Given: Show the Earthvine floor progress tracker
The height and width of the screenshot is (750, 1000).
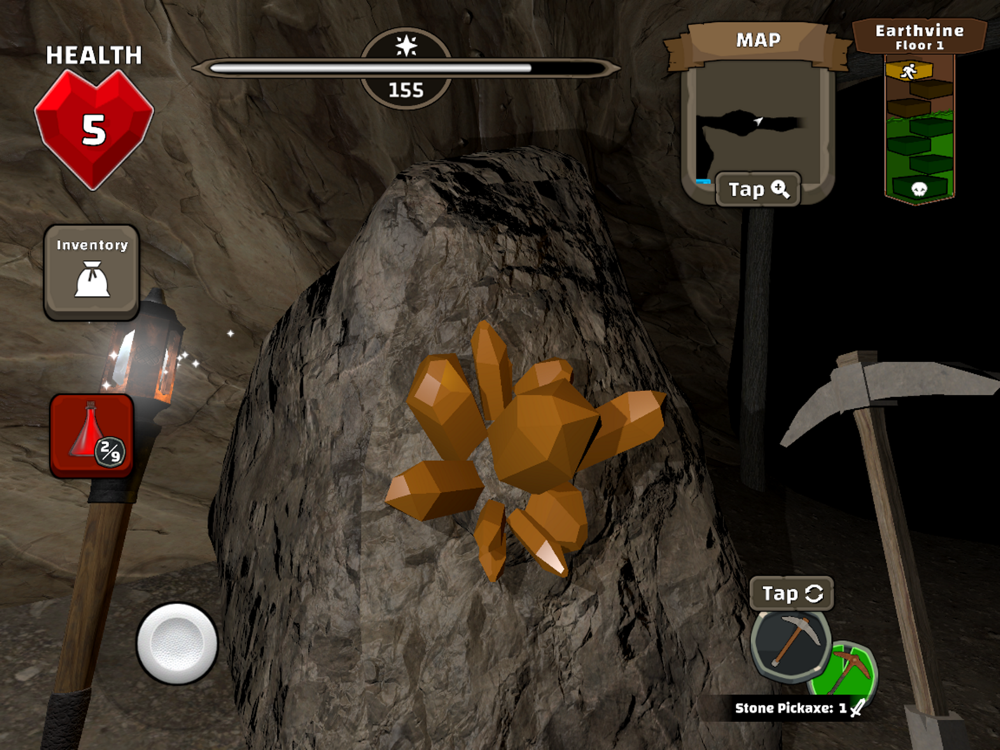Looking at the screenshot, I should tap(920, 118).
